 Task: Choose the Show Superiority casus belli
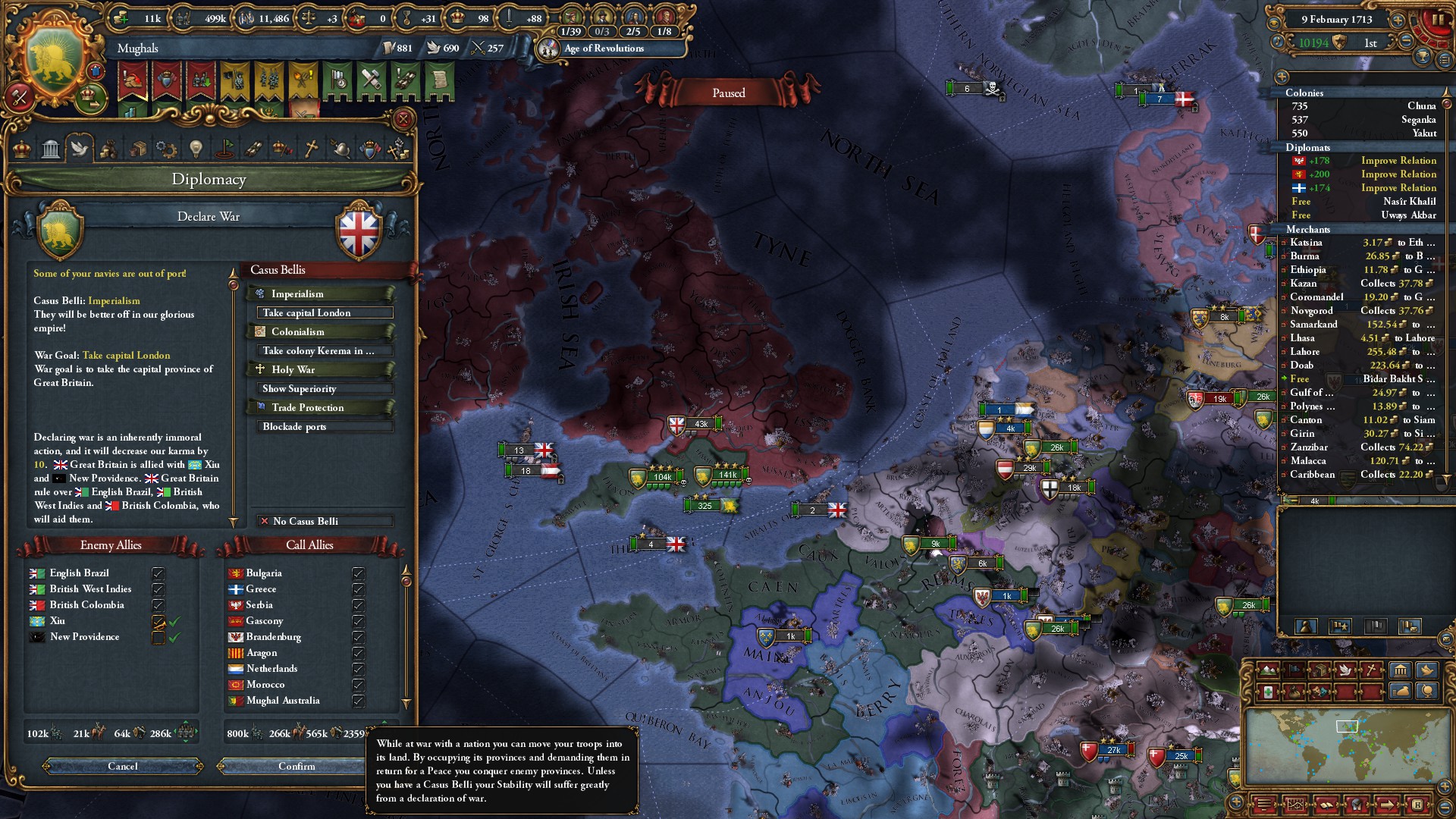coord(325,389)
